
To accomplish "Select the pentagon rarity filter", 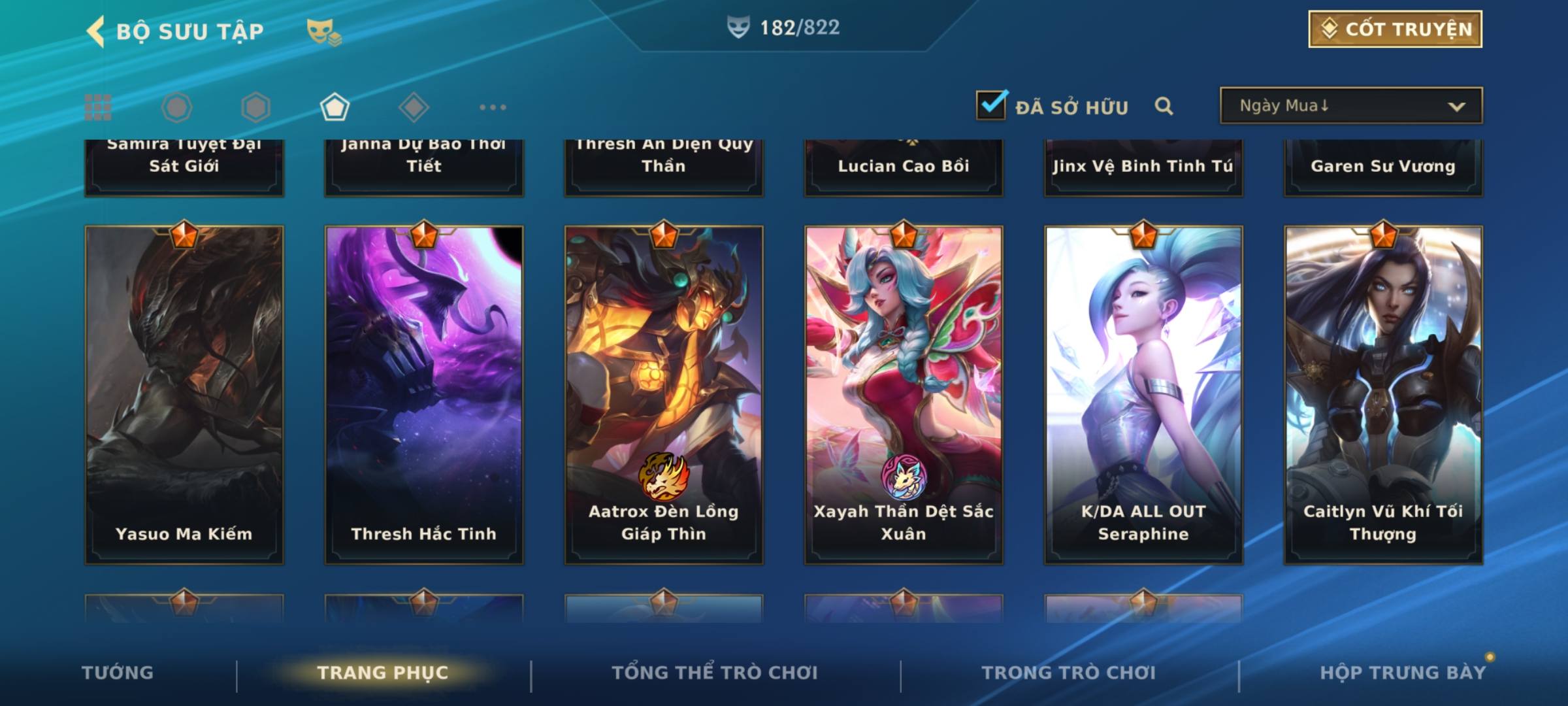I will (335, 107).
